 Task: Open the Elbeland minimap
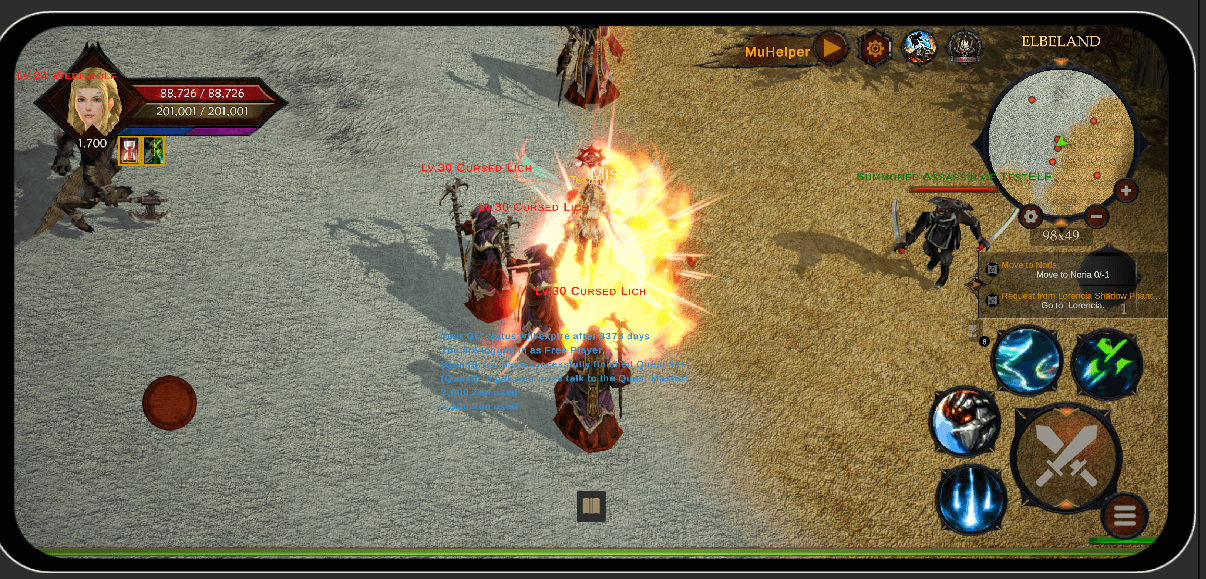click(1060, 140)
